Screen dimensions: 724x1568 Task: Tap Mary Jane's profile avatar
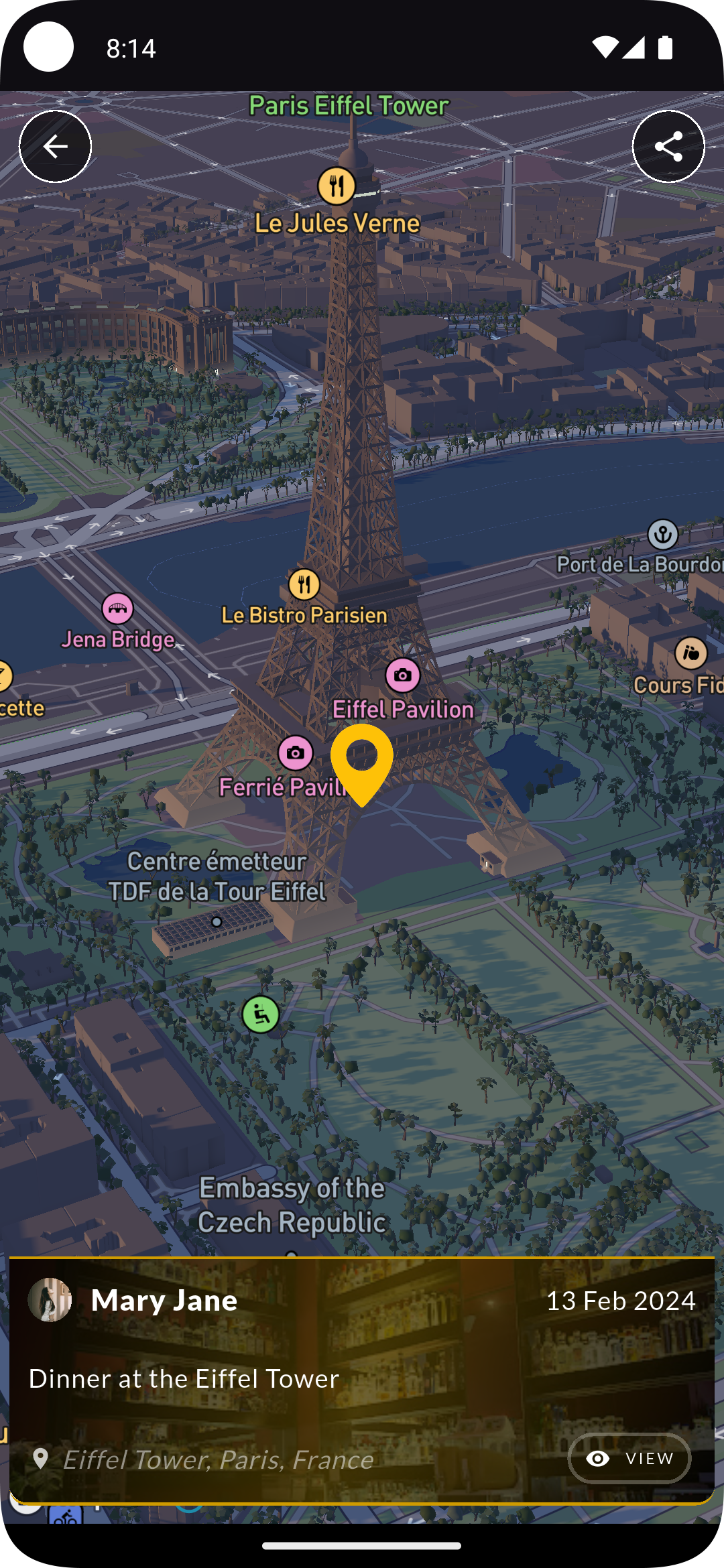point(50,1300)
